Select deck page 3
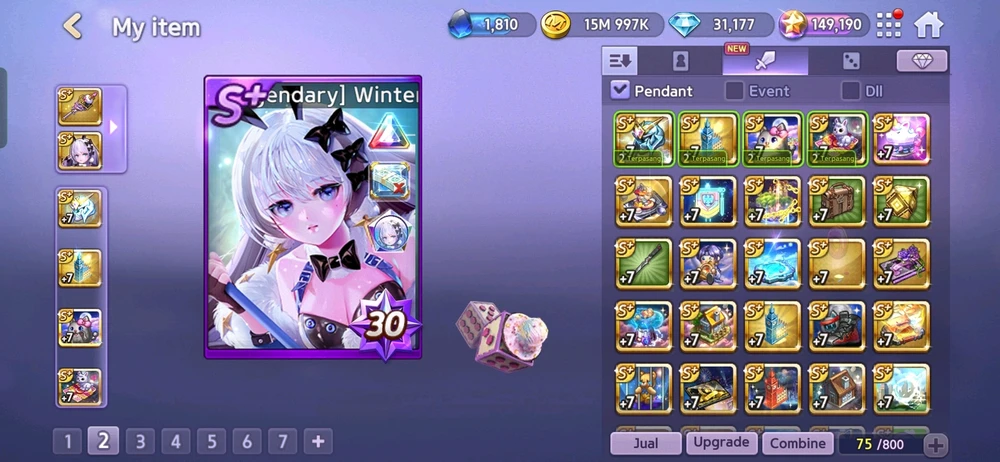 tap(139, 441)
